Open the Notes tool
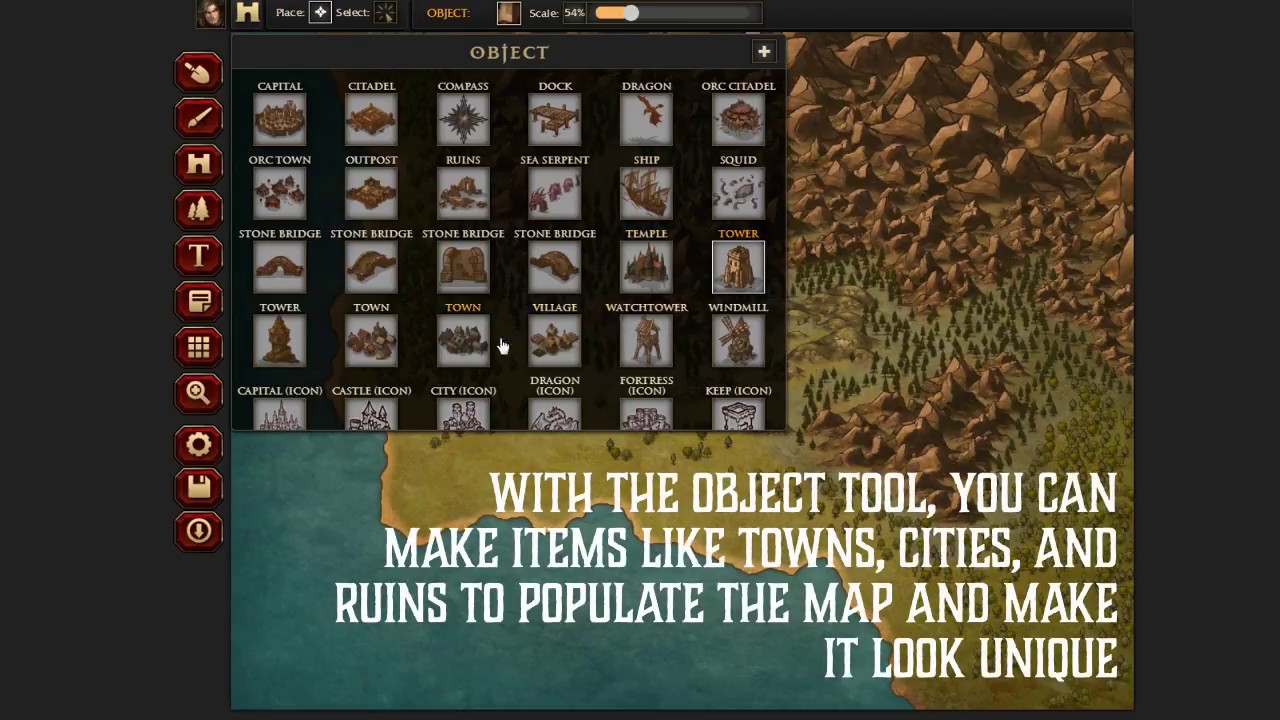The height and width of the screenshot is (720, 1280). coord(198,301)
